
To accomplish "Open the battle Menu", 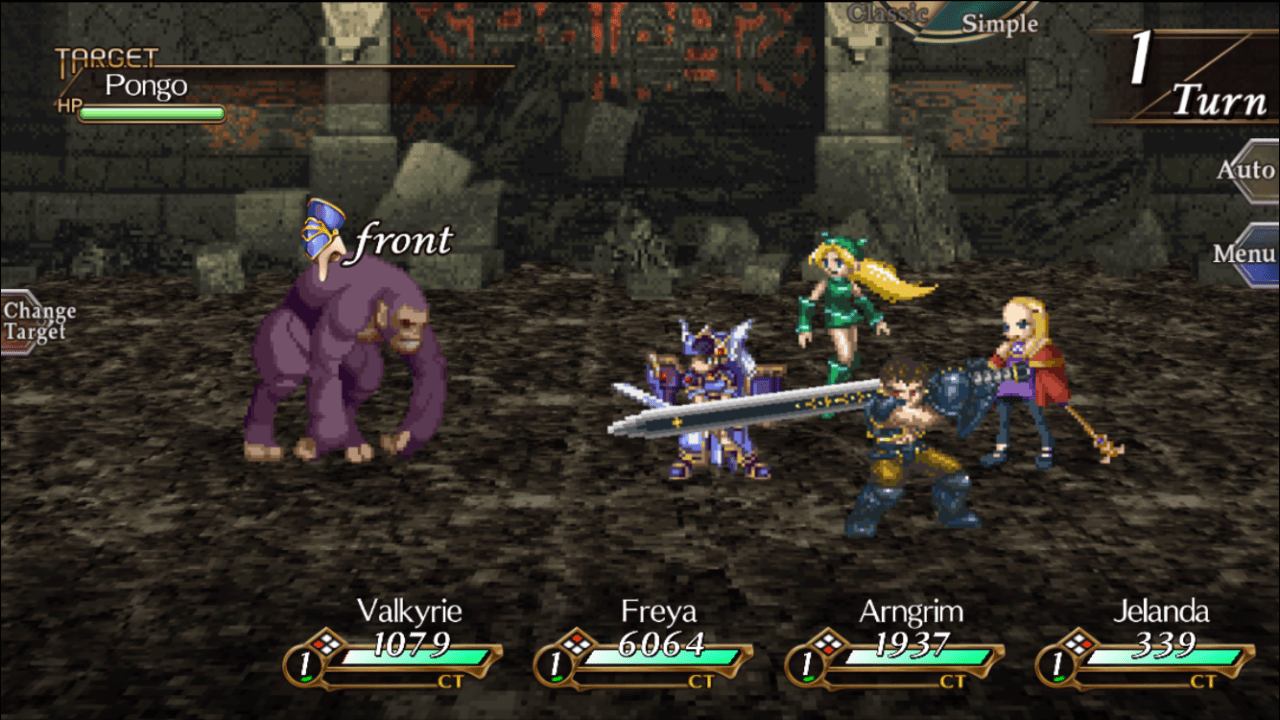I will tap(1245, 254).
